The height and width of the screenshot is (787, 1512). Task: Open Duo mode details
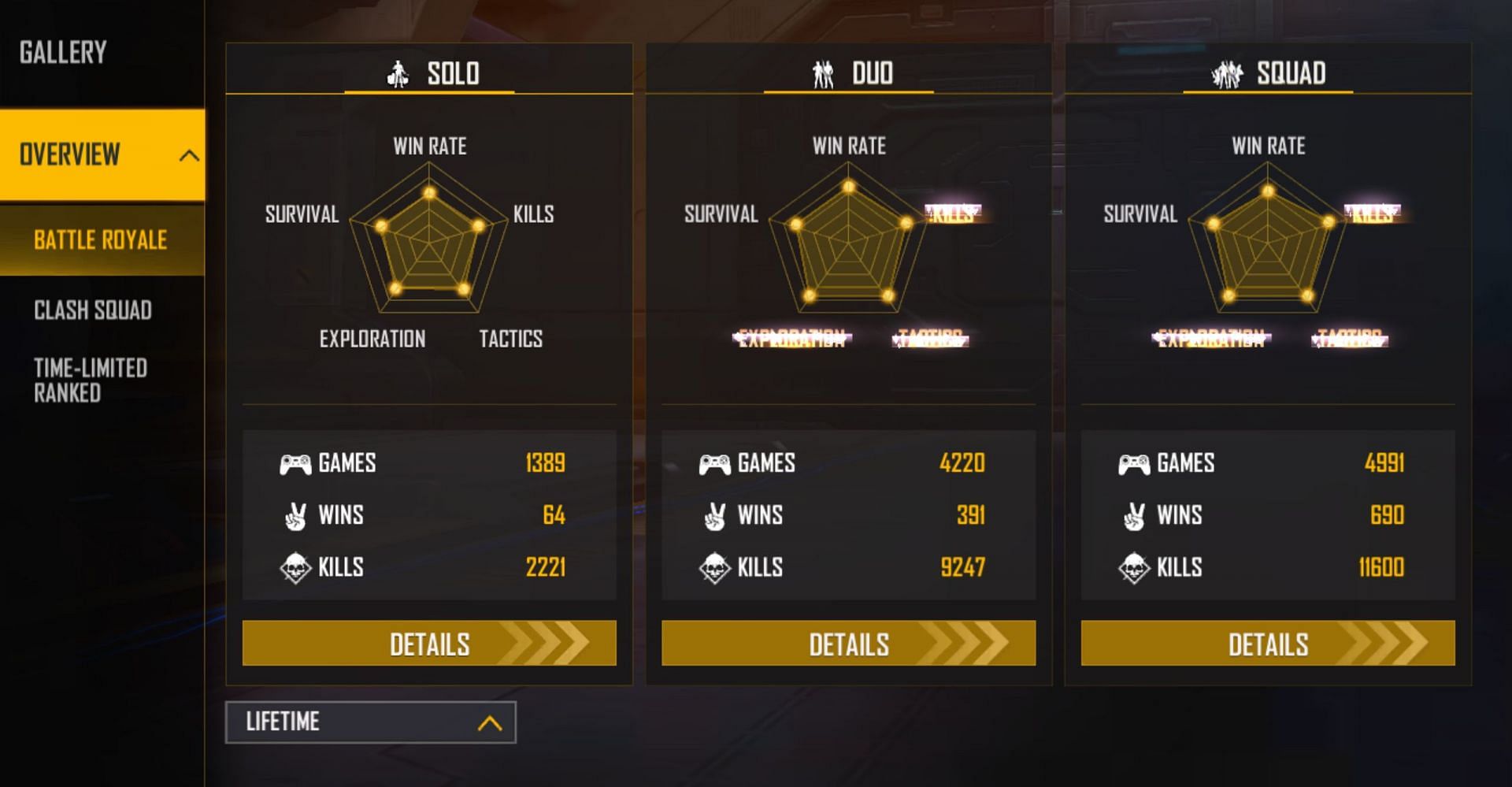click(x=848, y=644)
